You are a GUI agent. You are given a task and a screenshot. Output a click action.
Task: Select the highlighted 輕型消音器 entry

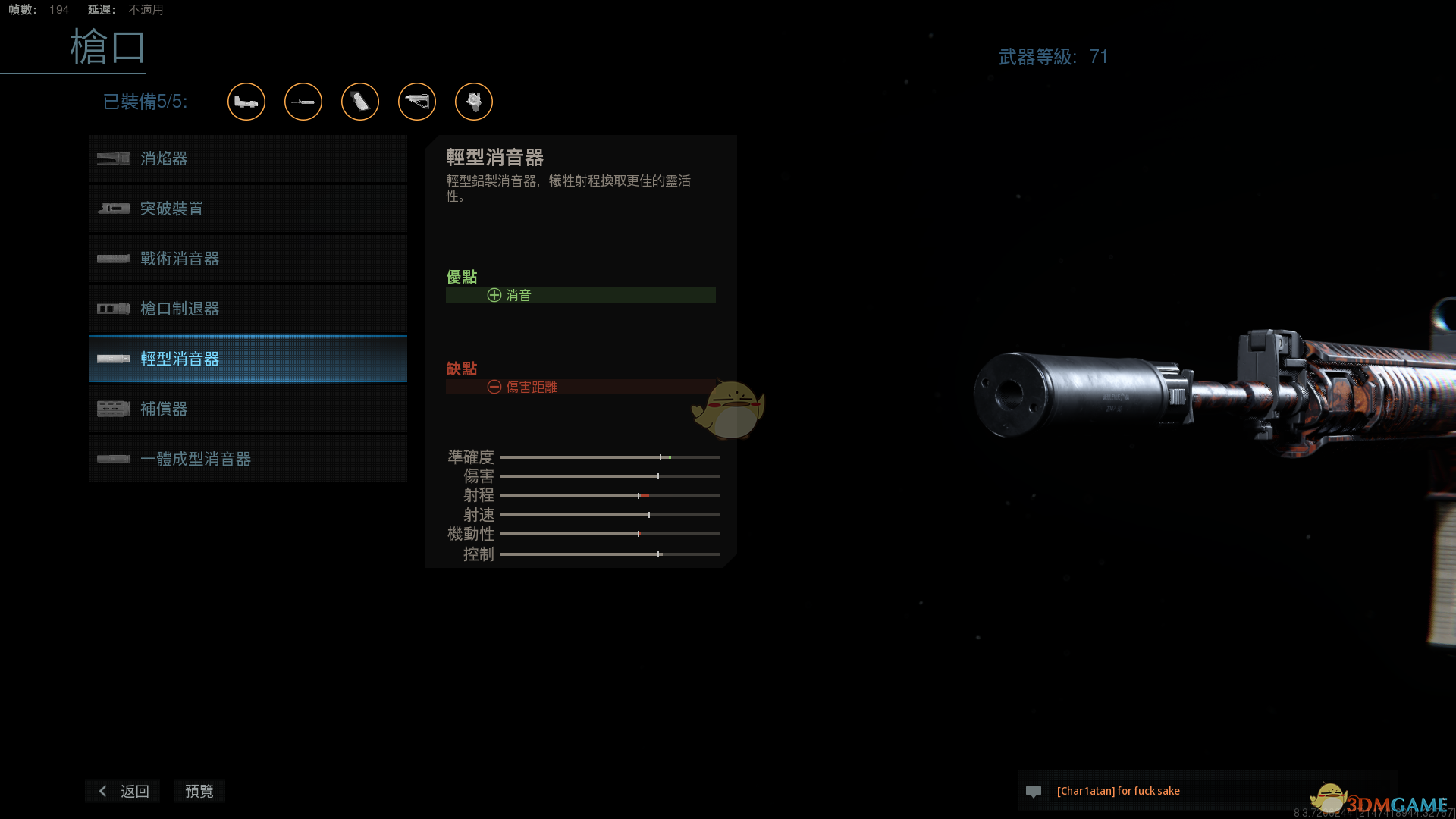(x=247, y=359)
